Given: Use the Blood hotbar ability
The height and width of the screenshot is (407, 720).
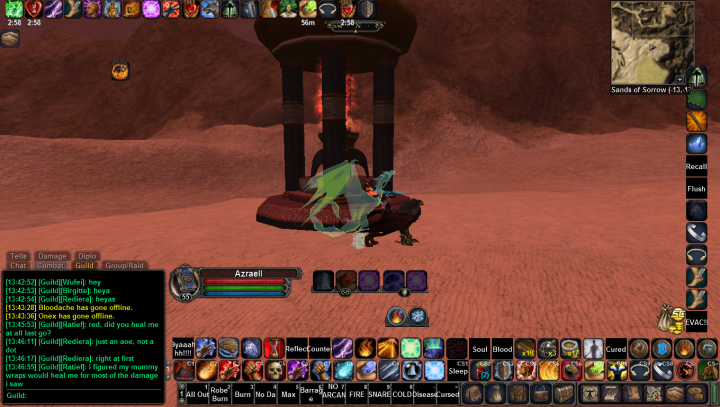Looking at the screenshot, I should coord(502,348).
